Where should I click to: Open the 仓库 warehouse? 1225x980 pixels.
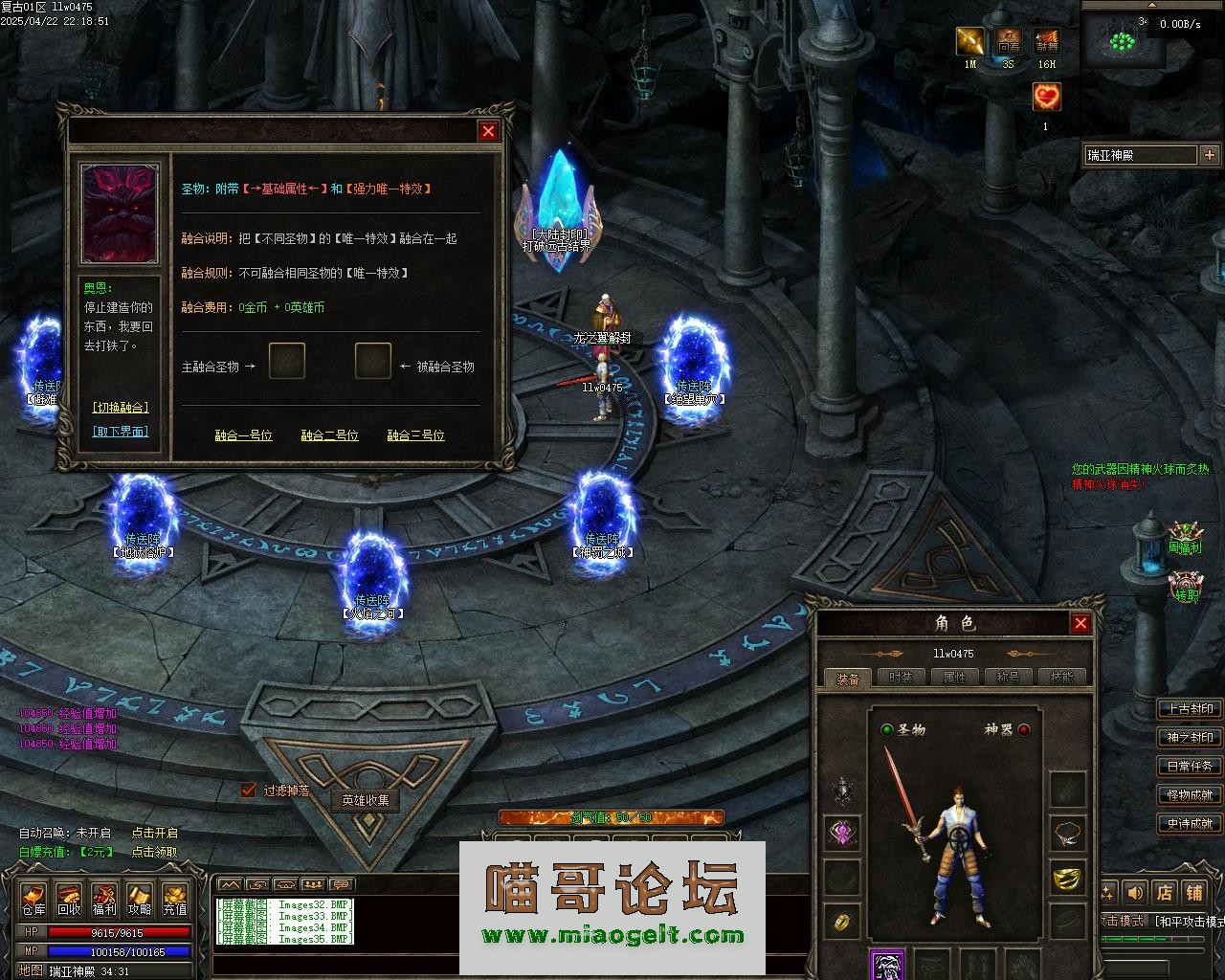tap(33, 900)
